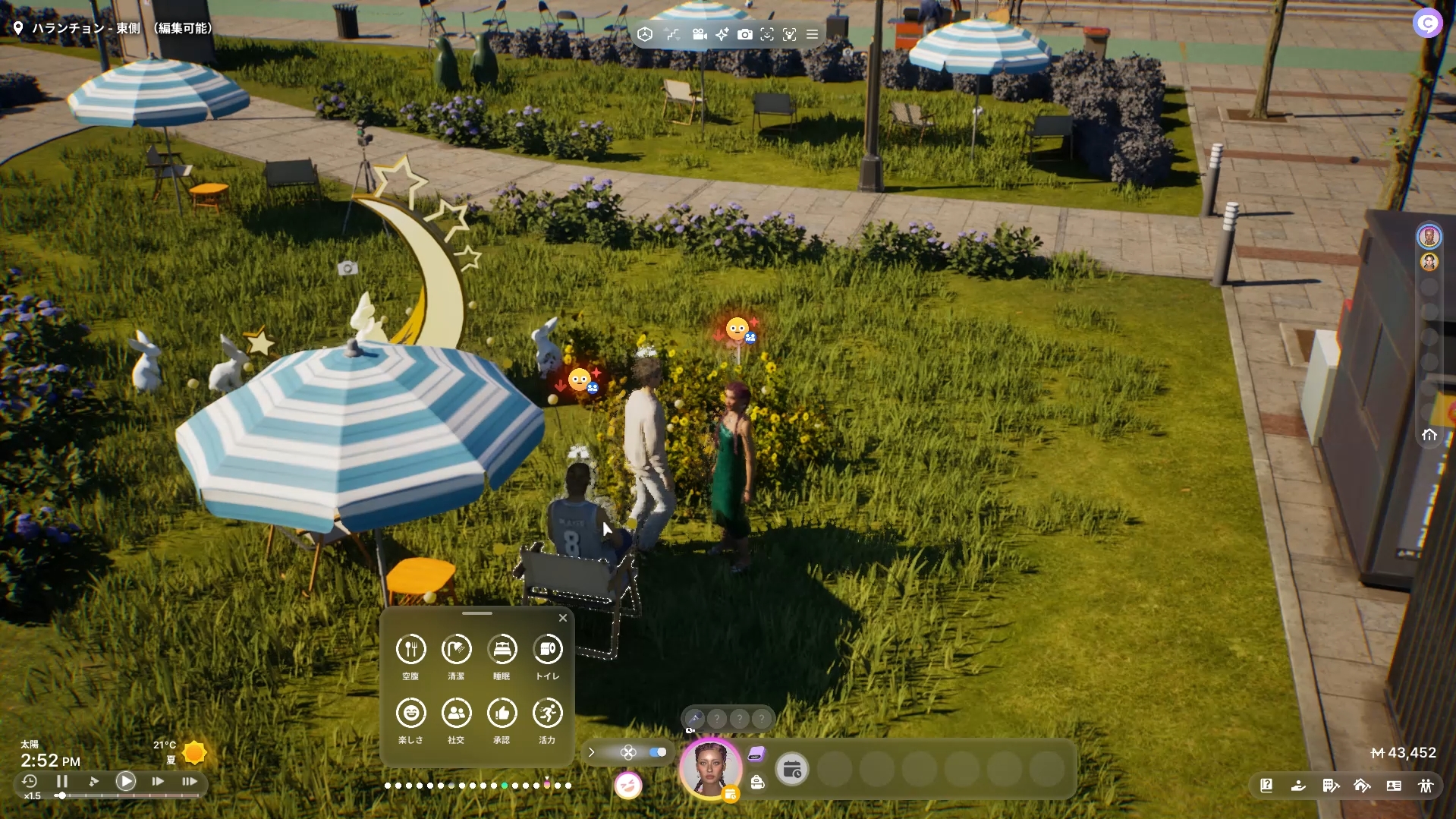Toggle the blue autonomy switch
The image size is (1456, 819).
pyautogui.click(x=658, y=752)
